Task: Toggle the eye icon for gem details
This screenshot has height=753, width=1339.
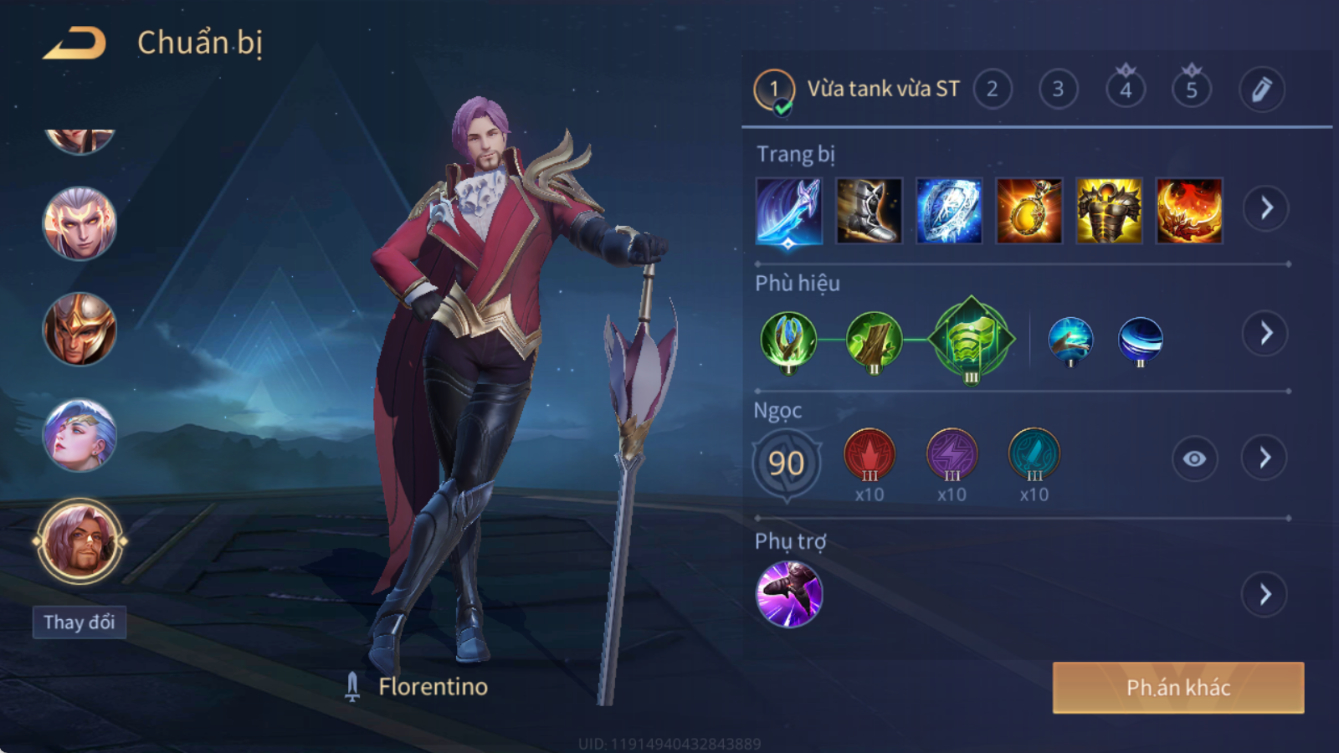Action: [x=1194, y=459]
